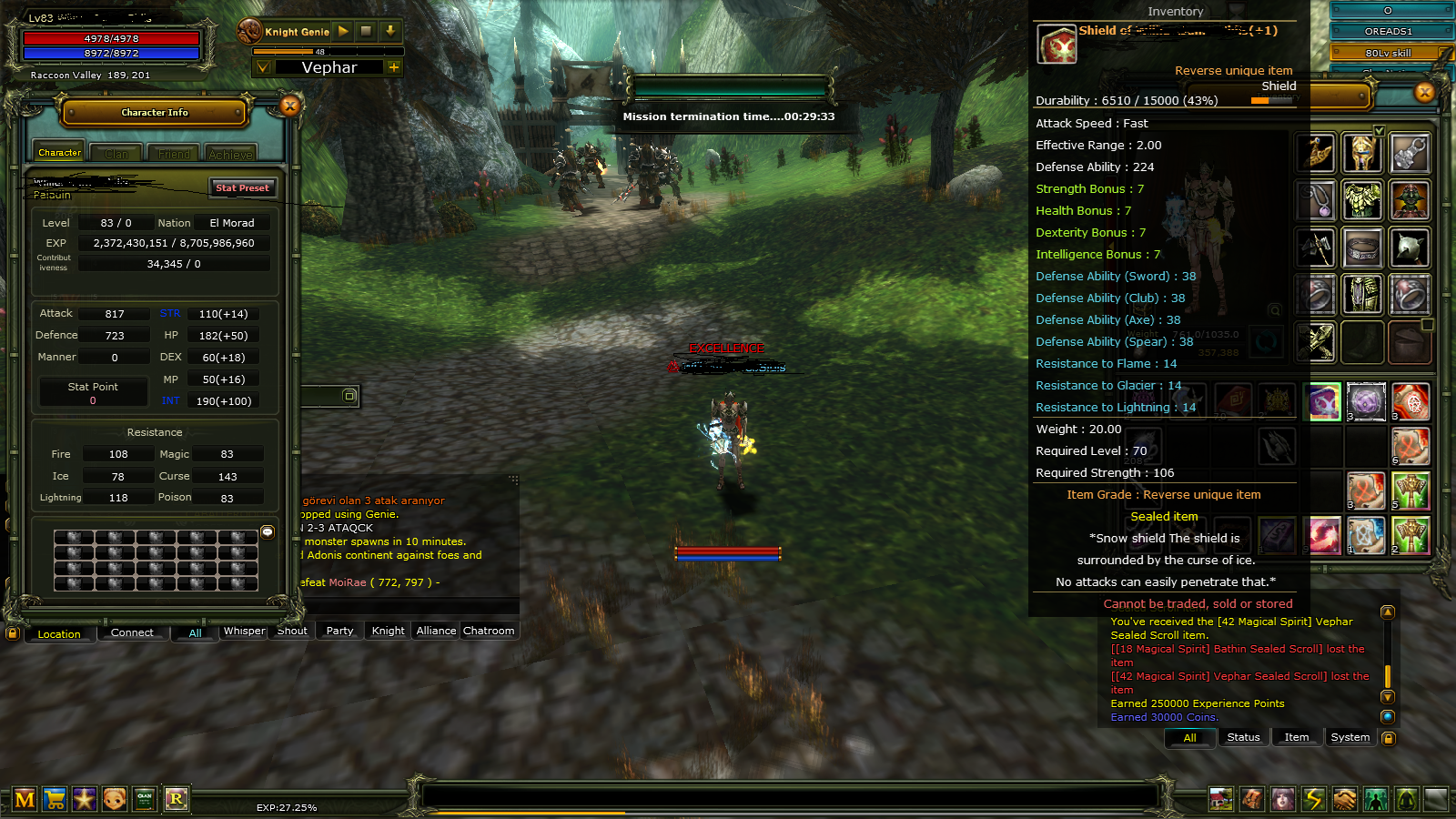Viewport: 1456px width, 819px height.
Task: Close the Character Info window
Action: tap(290, 106)
